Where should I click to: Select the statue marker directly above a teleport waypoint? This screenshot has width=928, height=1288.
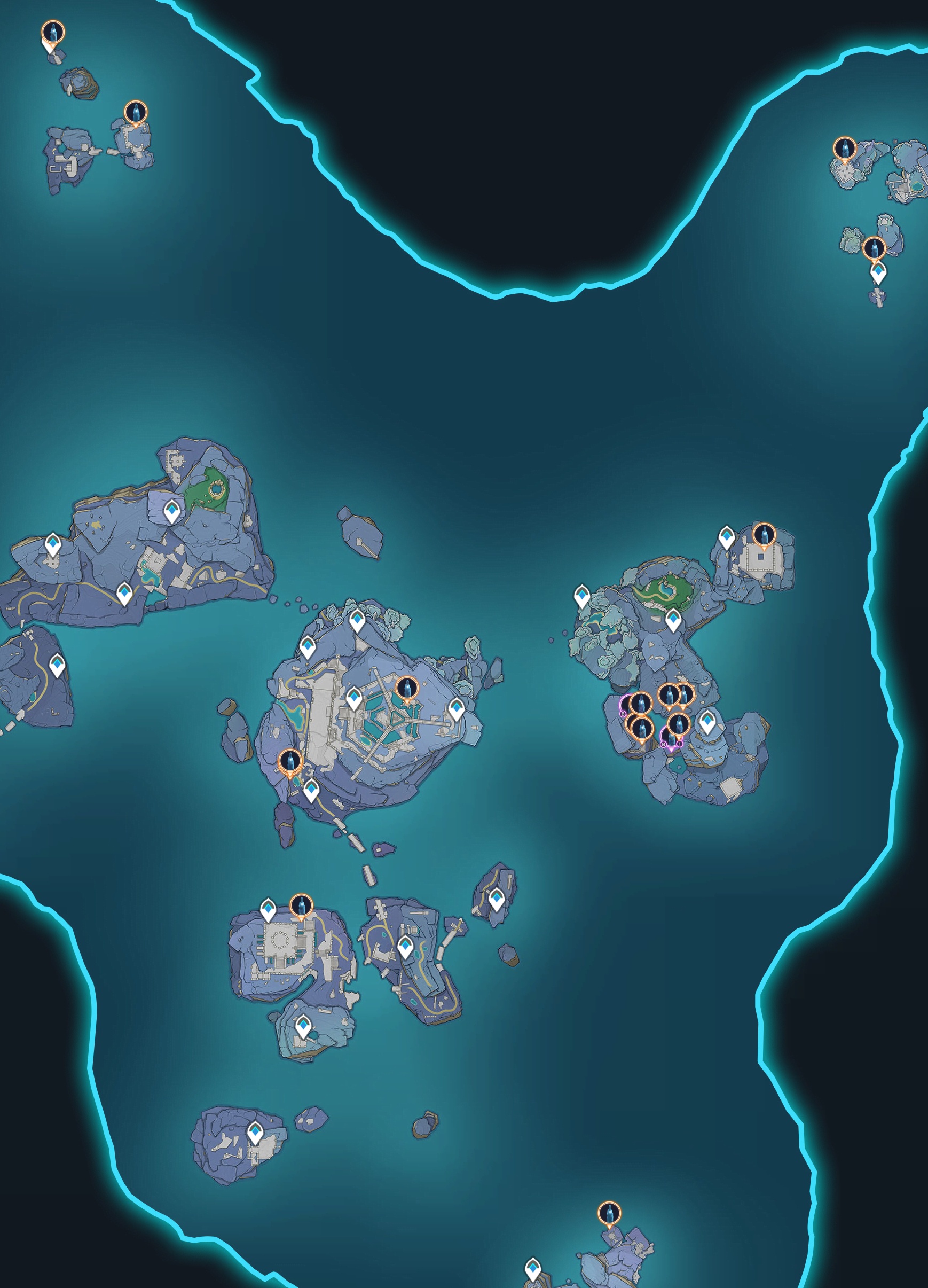[x=874, y=248]
